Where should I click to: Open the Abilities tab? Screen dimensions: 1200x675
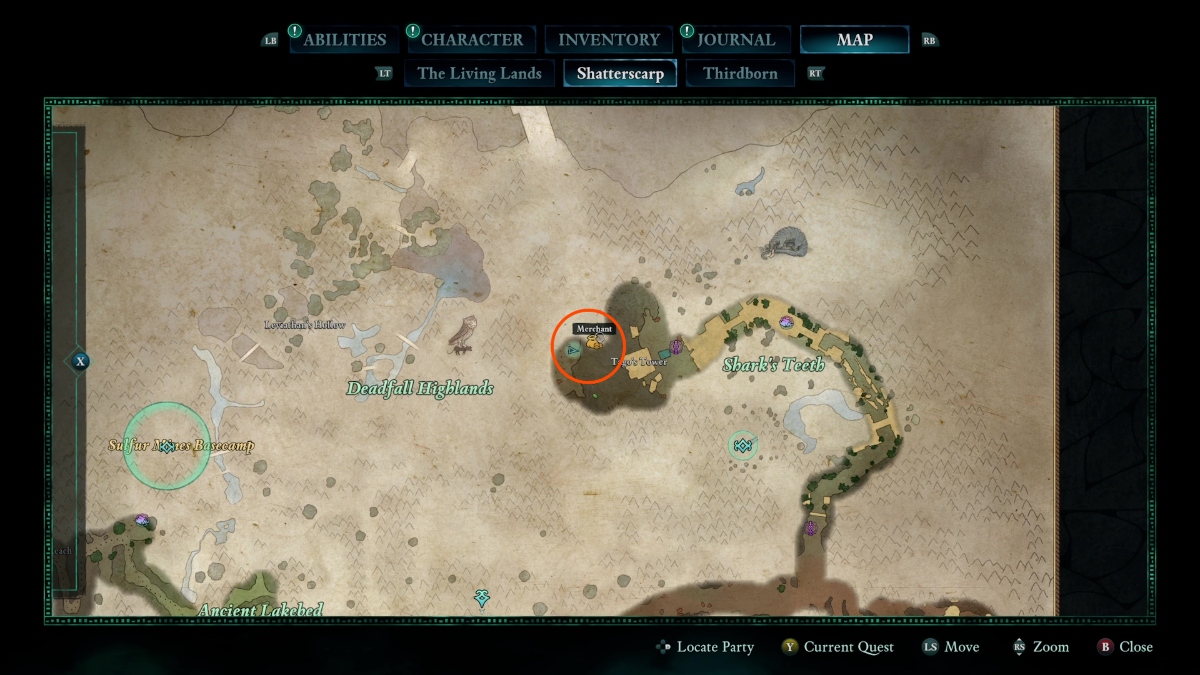344,40
